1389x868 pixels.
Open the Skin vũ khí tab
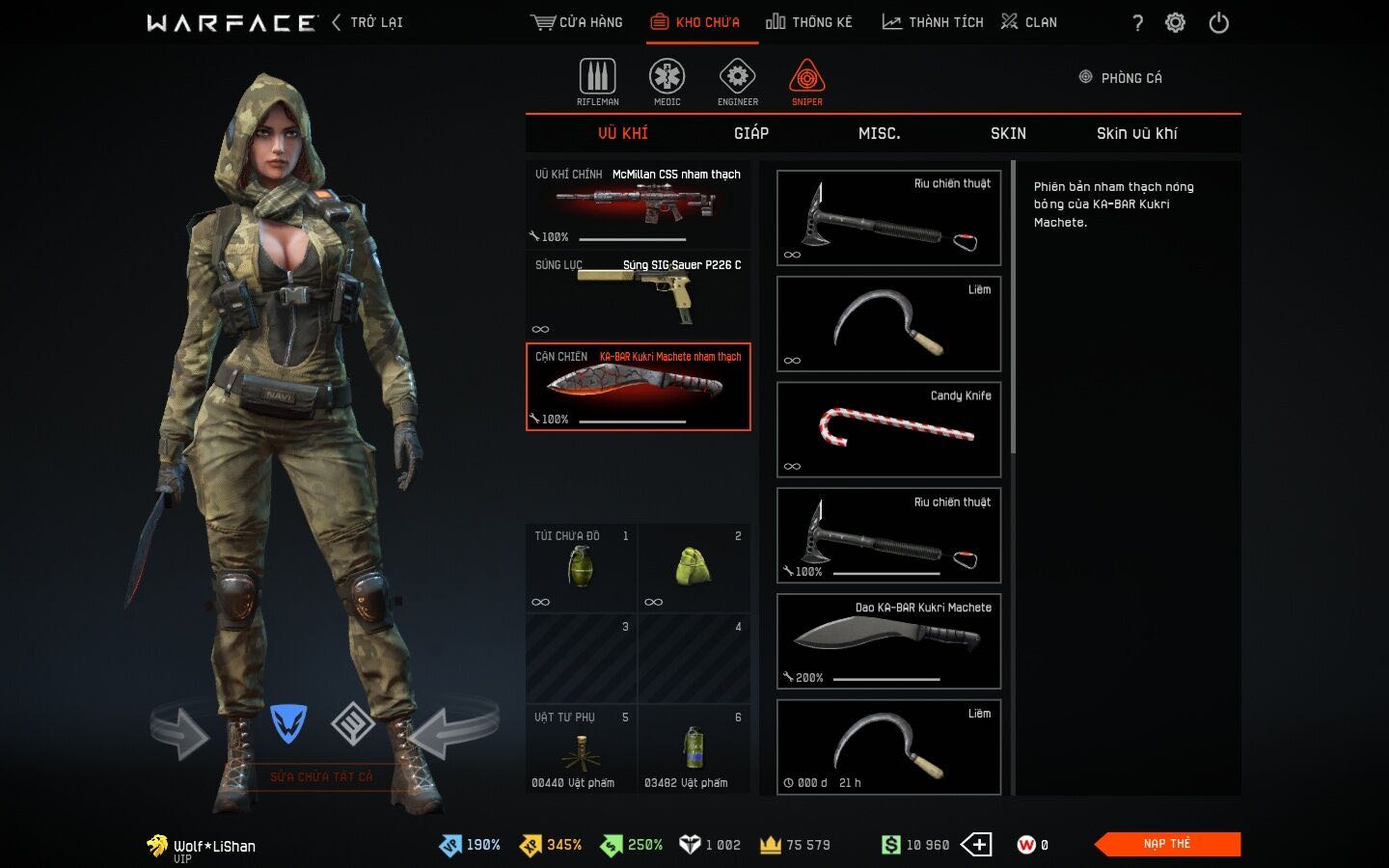coord(1136,133)
